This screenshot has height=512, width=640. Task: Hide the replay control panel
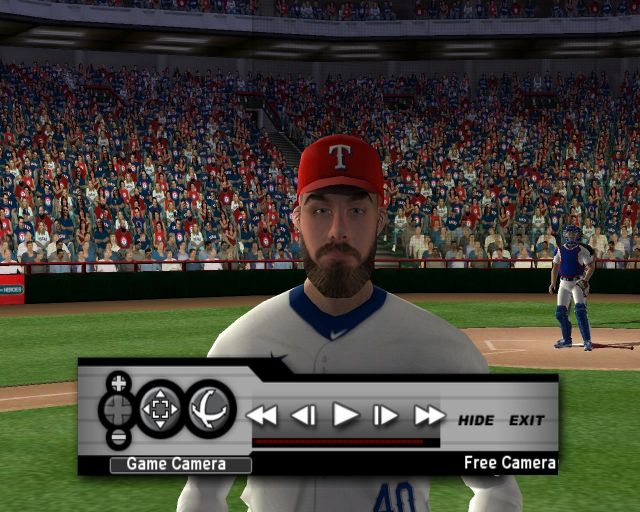click(x=476, y=420)
